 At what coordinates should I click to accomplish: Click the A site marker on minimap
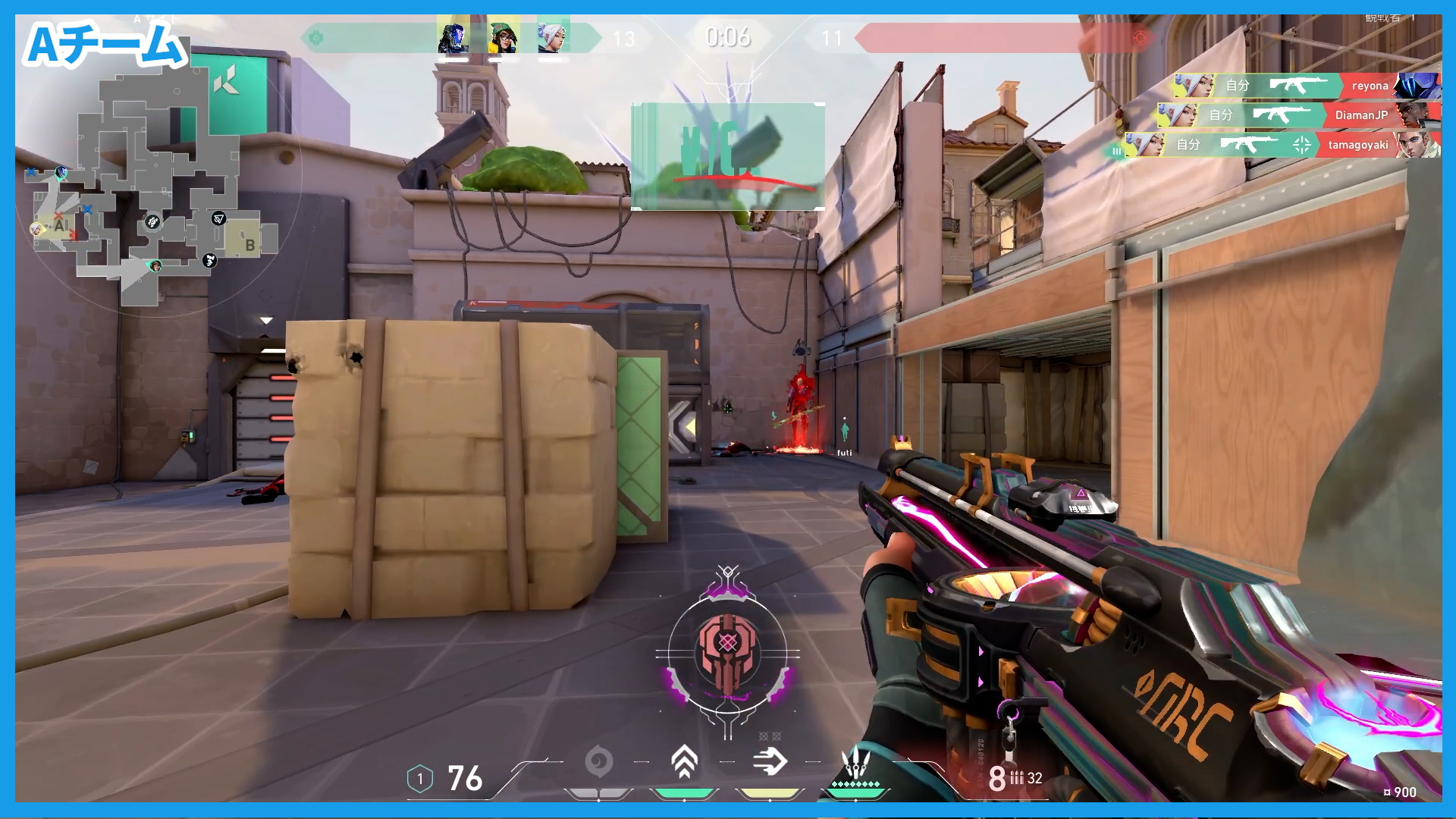(59, 225)
